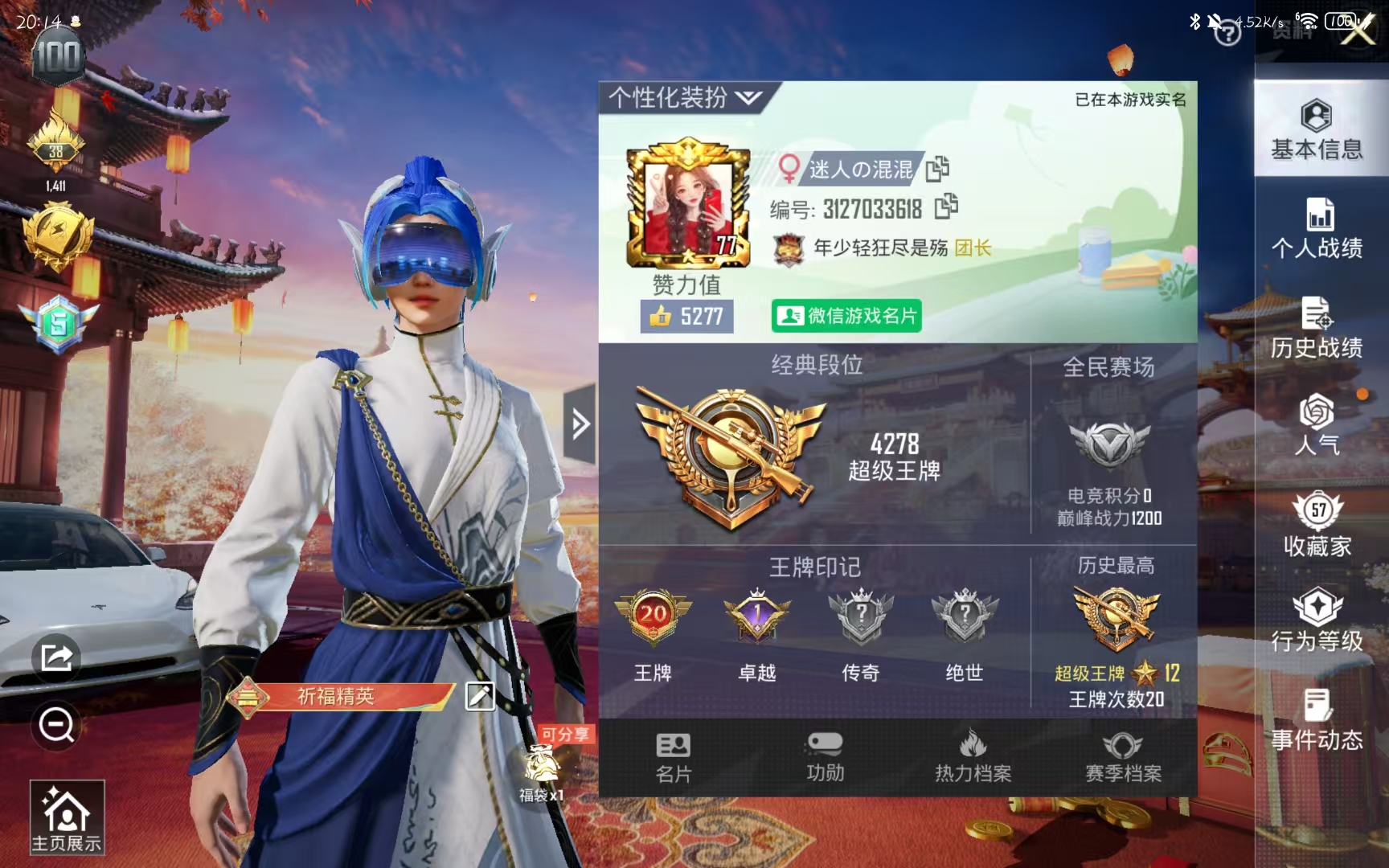
Task: Click the pencil icon beside 祈福精英 title
Action: pos(479,698)
